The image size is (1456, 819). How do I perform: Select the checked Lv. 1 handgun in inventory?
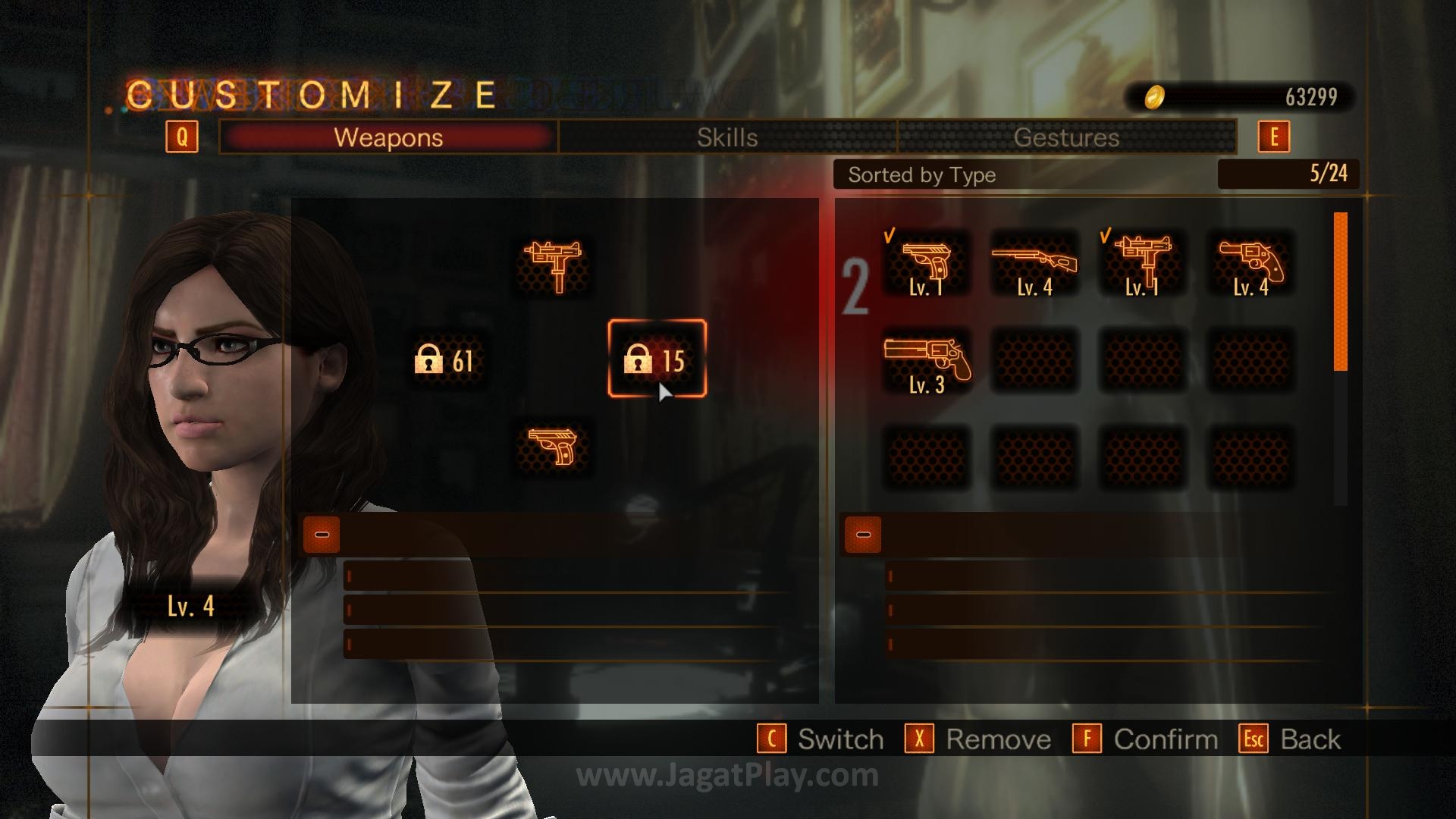927,264
